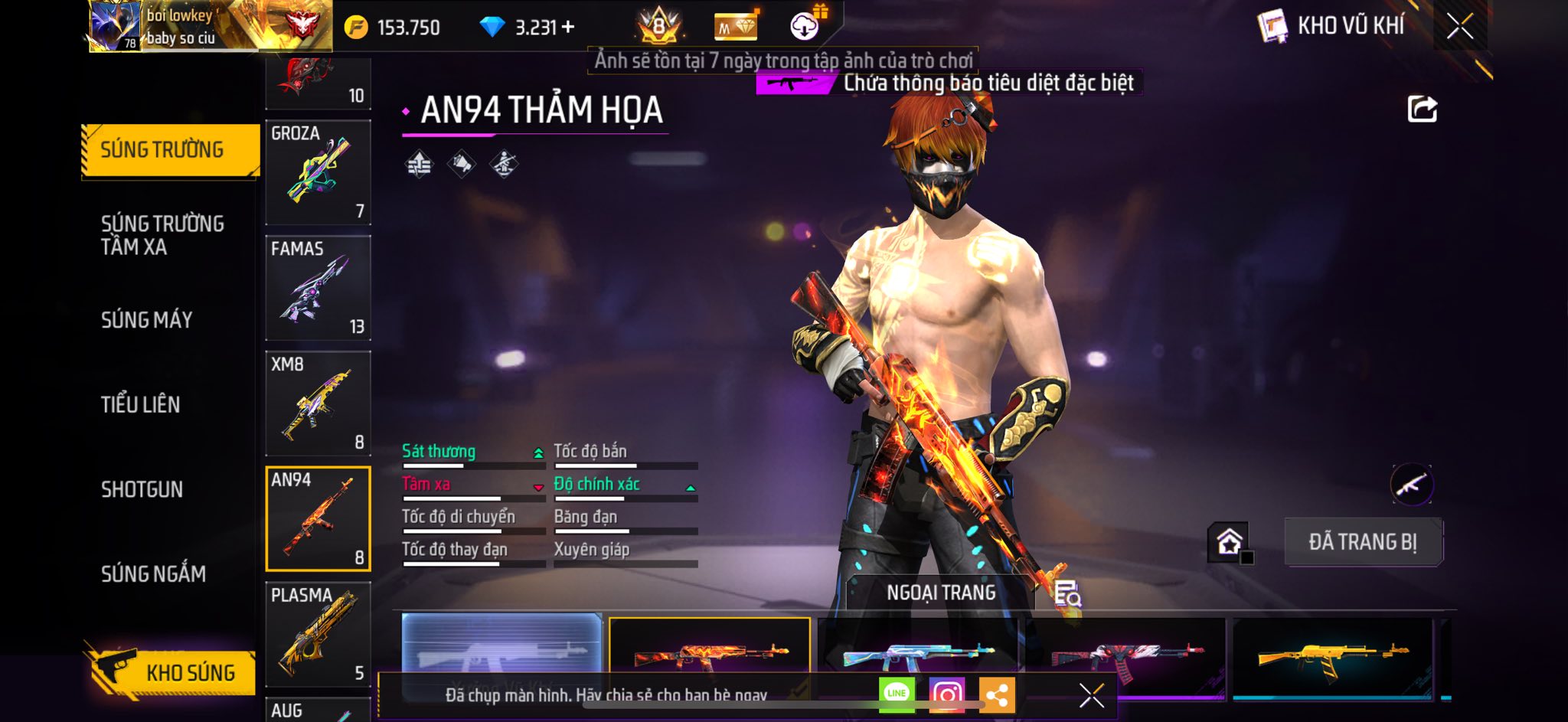Image resolution: width=1568 pixels, height=722 pixels.
Task: Open the Súng Trường Tầm Xa category
Action: point(162,235)
